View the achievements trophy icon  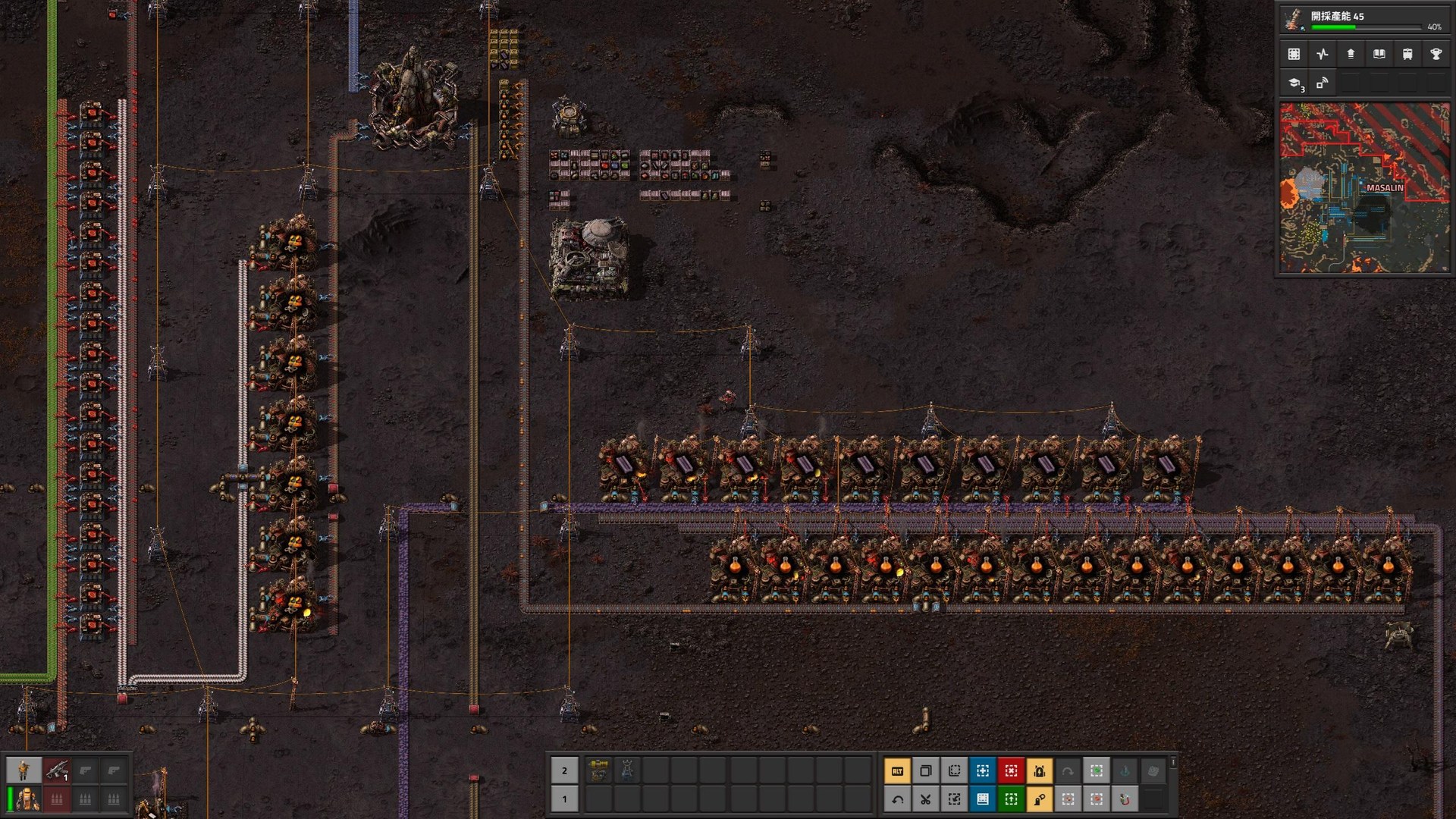[x=1437, y=54]
